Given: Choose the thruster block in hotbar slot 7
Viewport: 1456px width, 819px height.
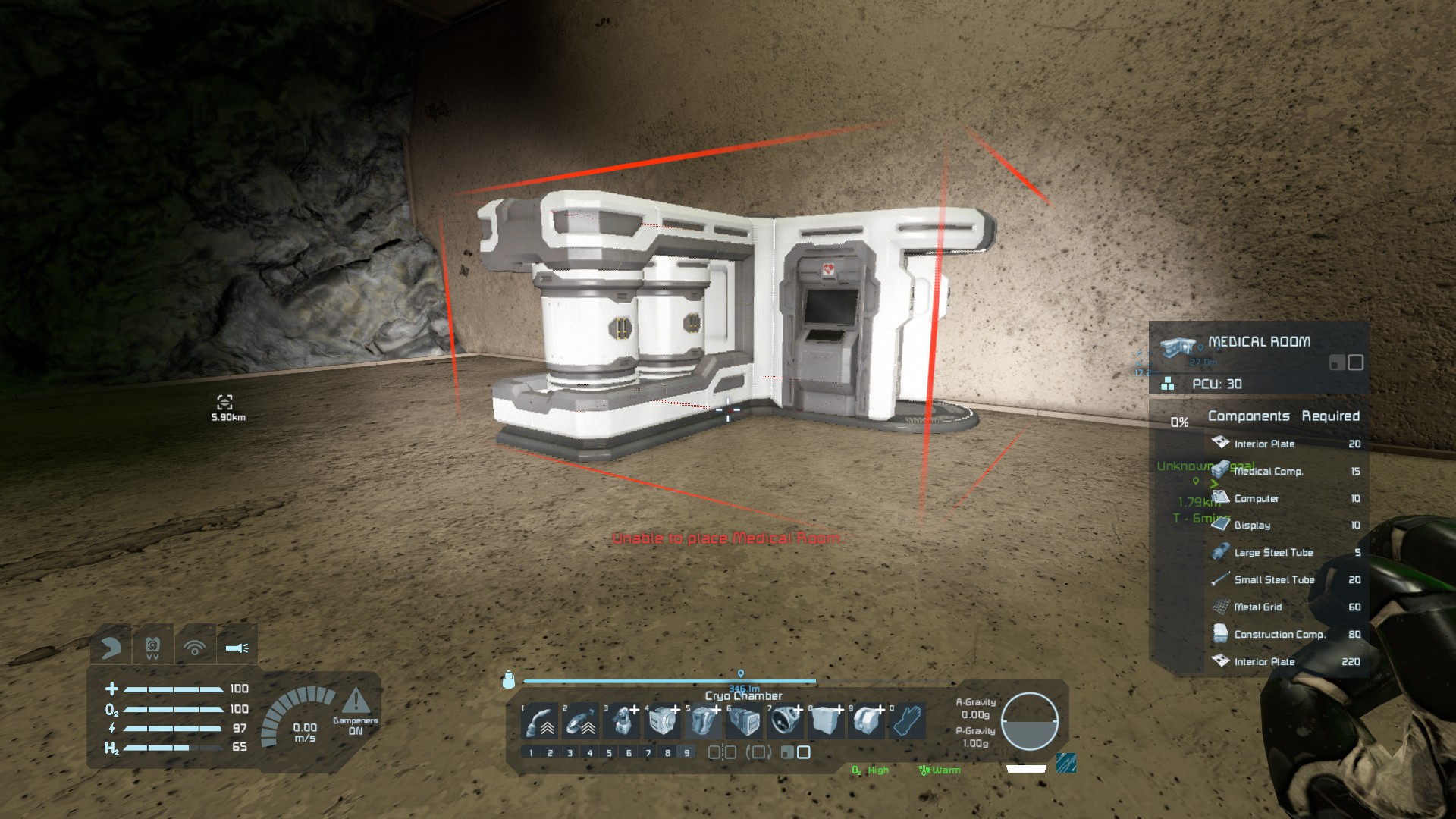Looking at the screenshot, I should 786,722.
